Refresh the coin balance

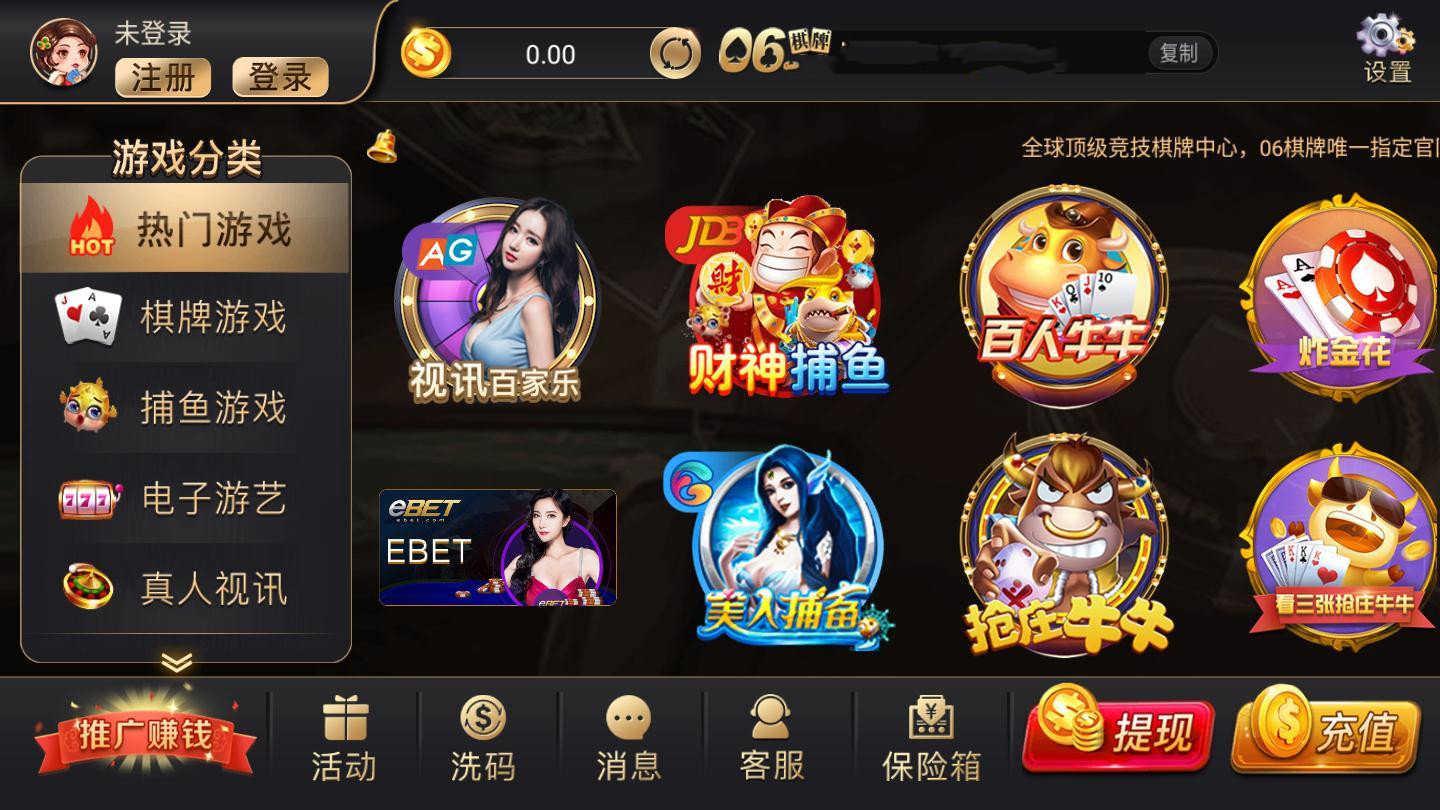coord(678,55)
